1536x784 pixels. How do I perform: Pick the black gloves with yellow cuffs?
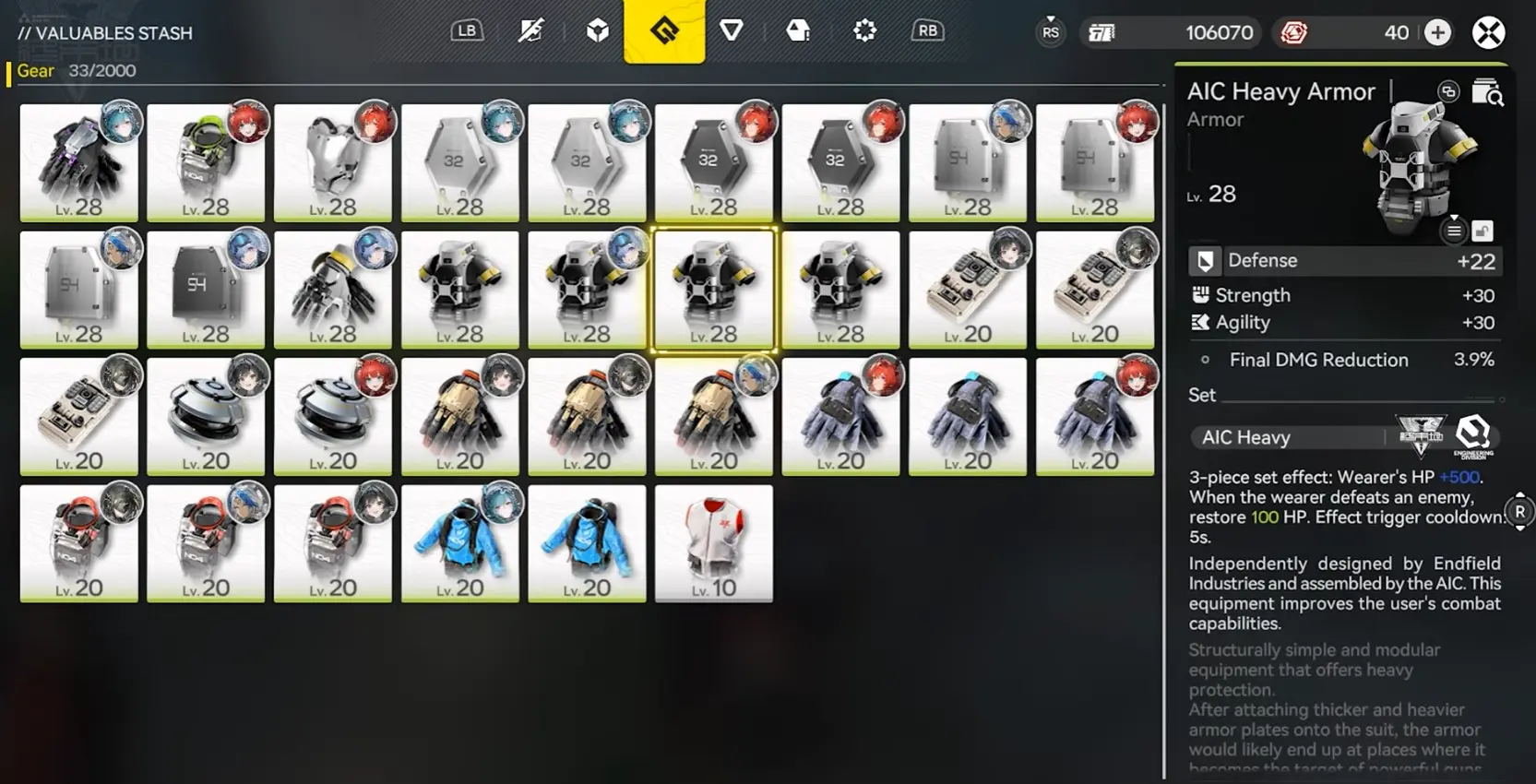(x=333, y=290)
